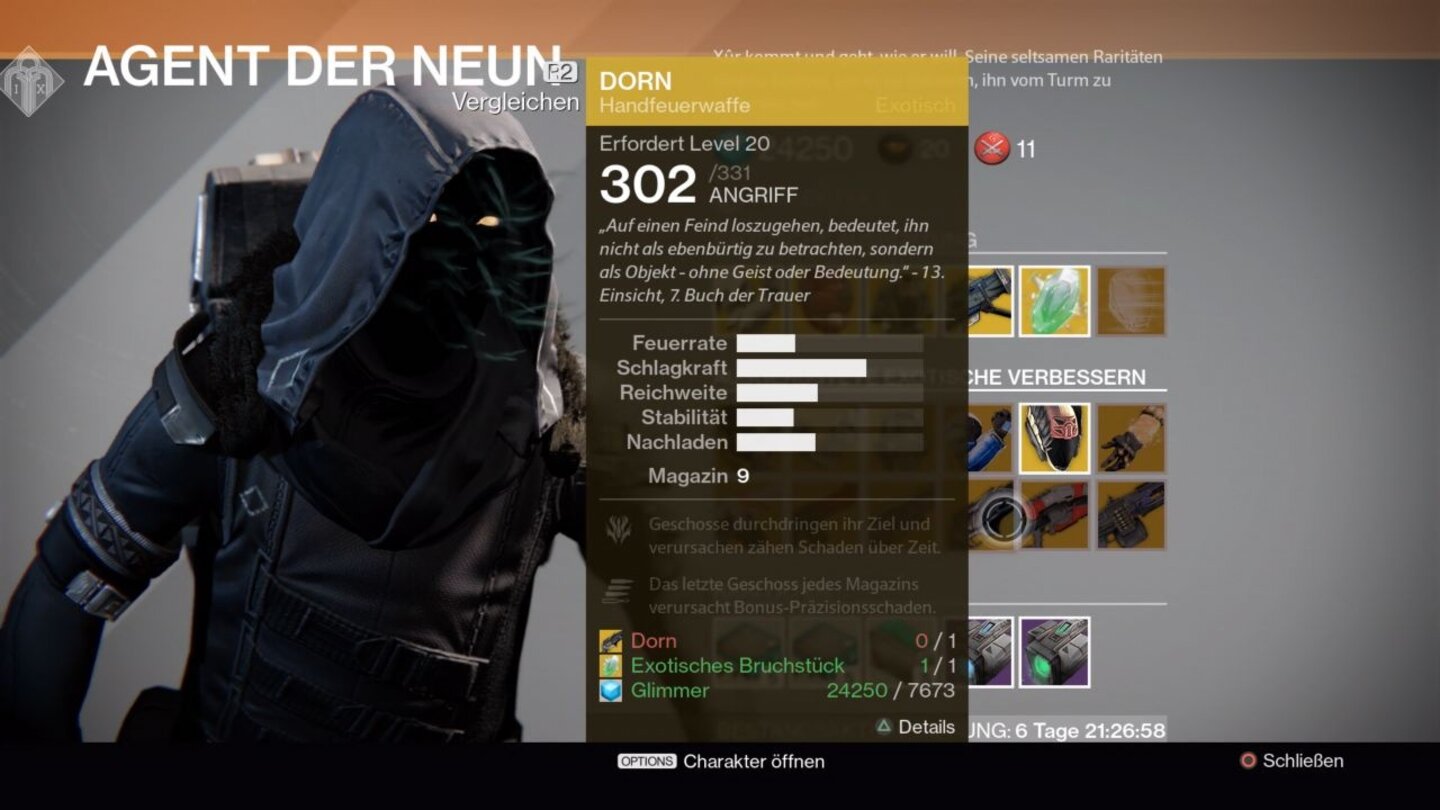
Task: Select the Dorn weapon icon in cost list
Action: coord(610,640)
